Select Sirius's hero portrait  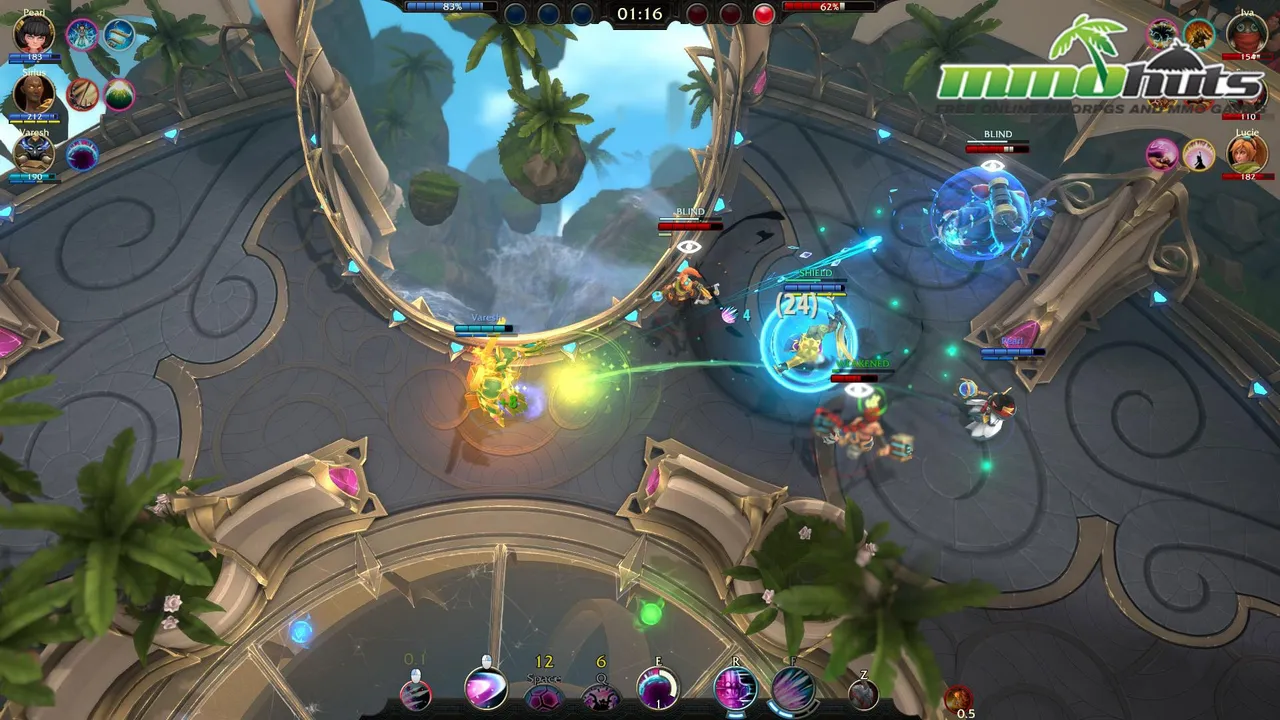click(33, 94)
